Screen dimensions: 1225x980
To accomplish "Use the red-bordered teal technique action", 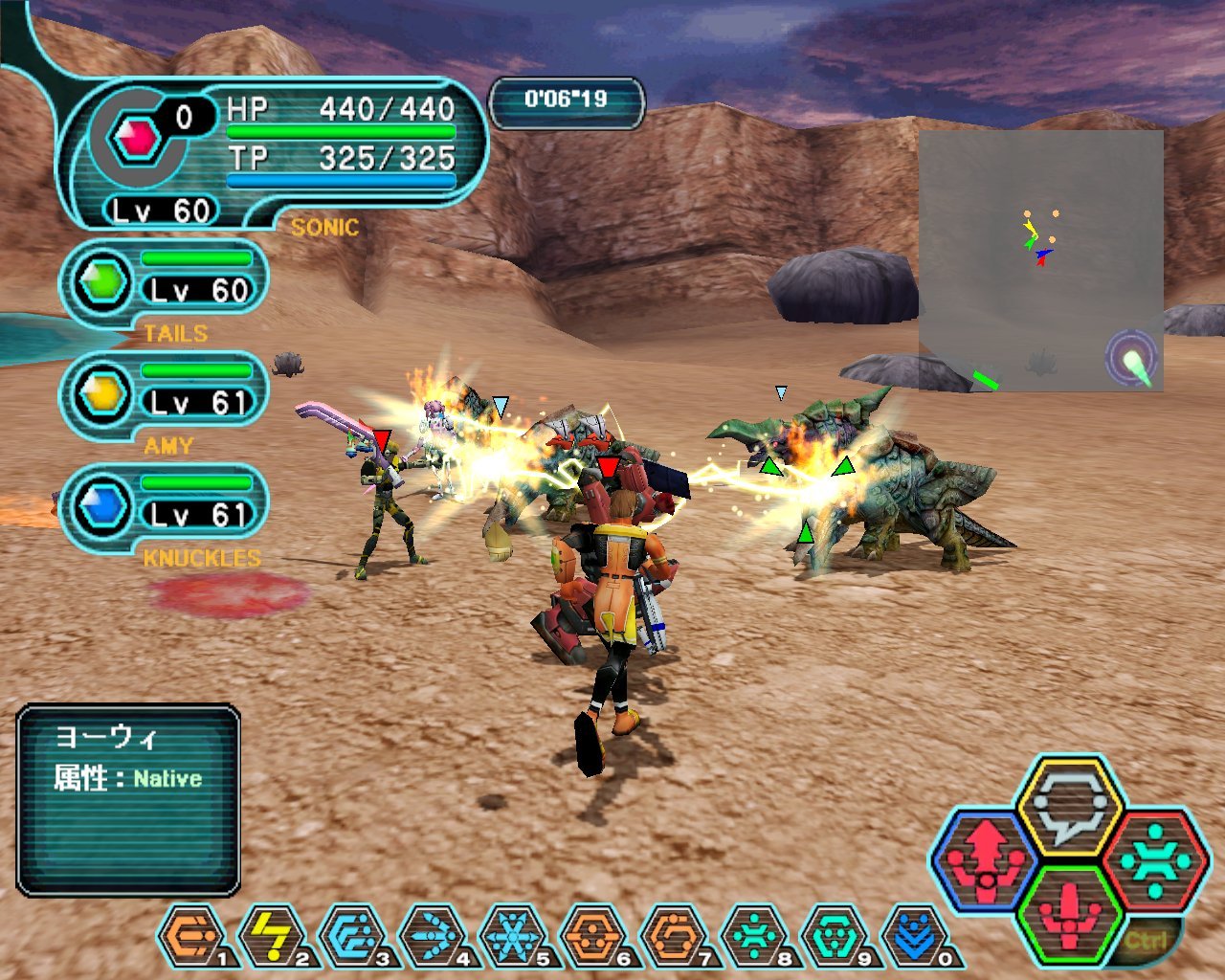I will pos(1154,858).
